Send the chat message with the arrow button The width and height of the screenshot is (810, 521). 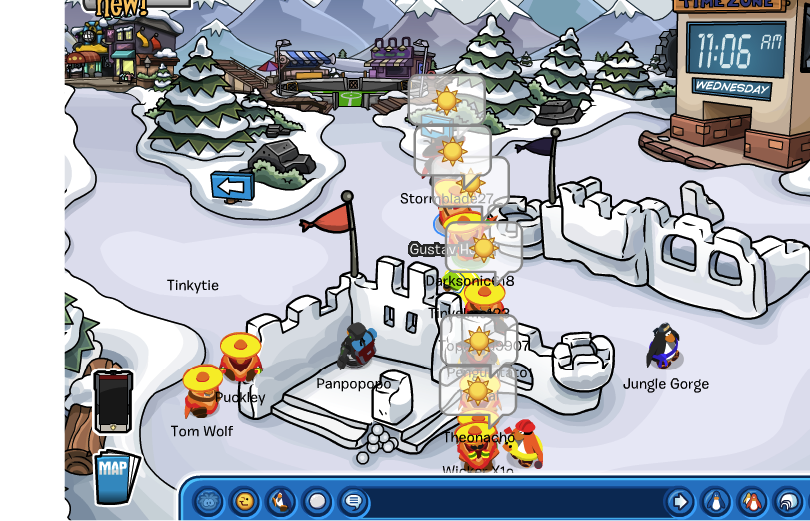tap(680, 501)
